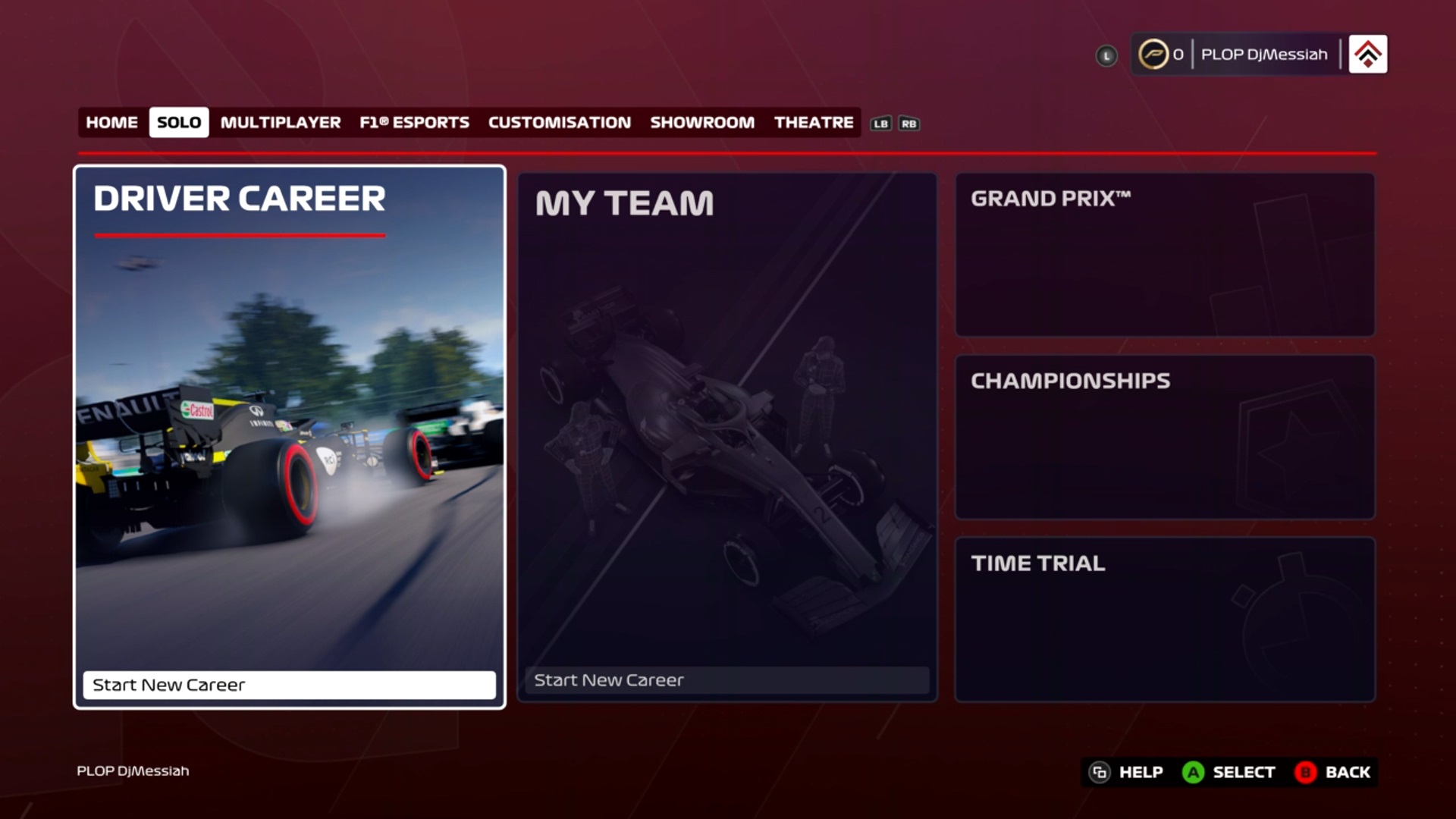Click the grey L indicator near profile bar
Screen dimensions: 1456x819
click(x=1106, y=55)
